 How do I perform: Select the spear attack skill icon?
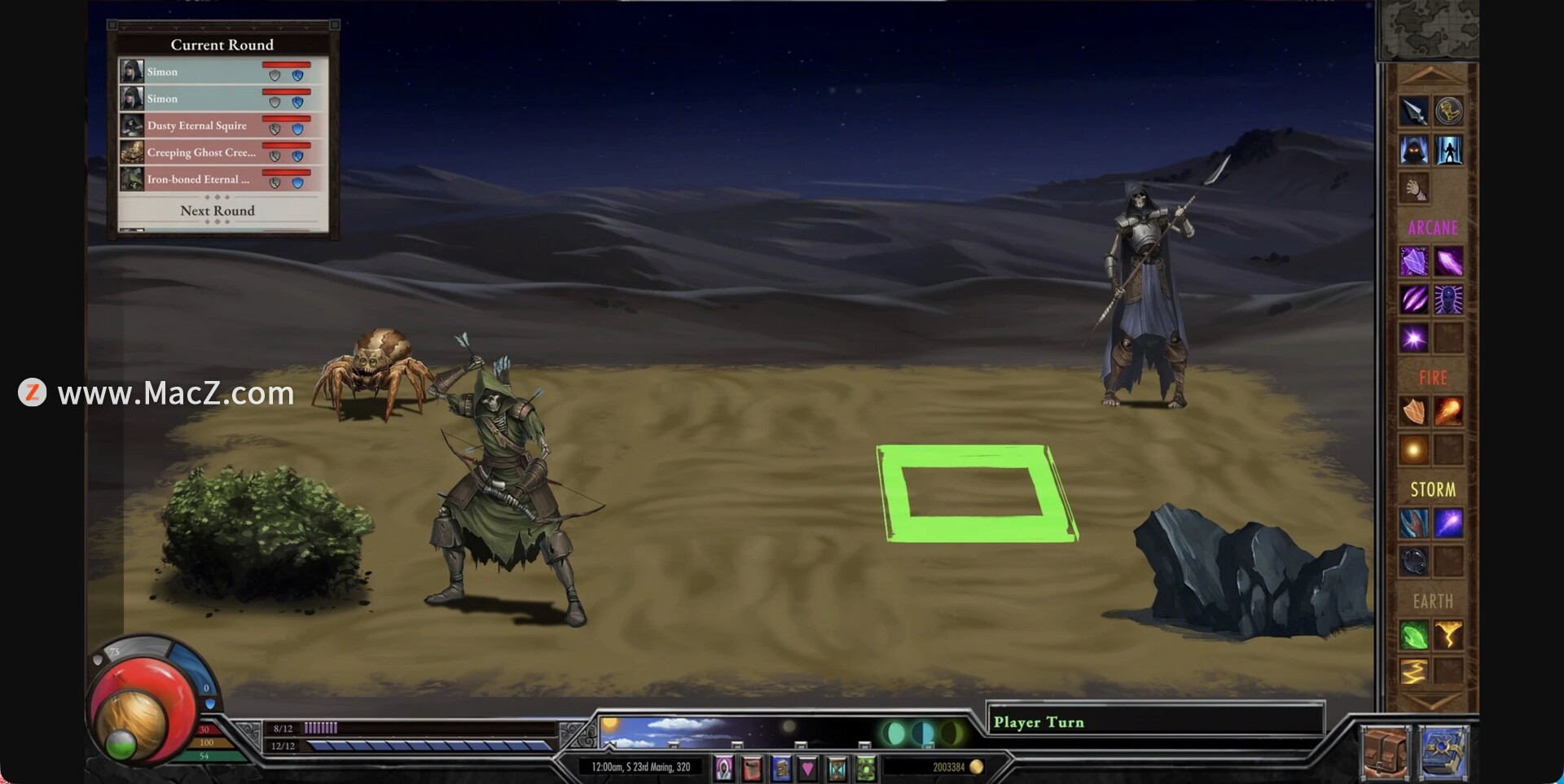1414,111
